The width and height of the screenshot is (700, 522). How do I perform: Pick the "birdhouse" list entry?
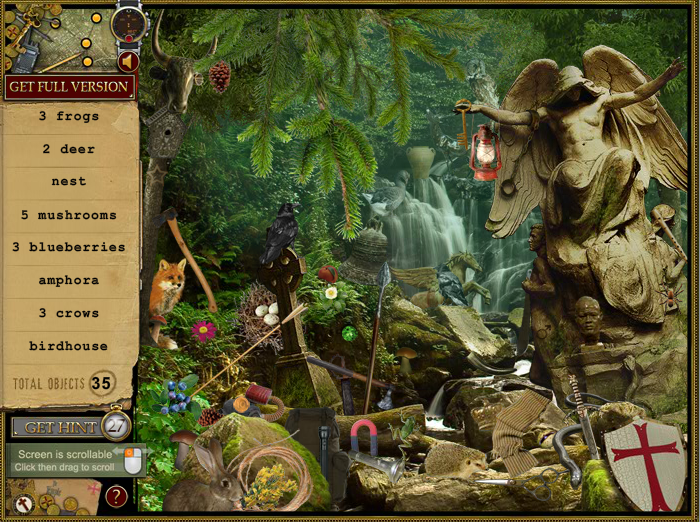click(x=69, y=346)
